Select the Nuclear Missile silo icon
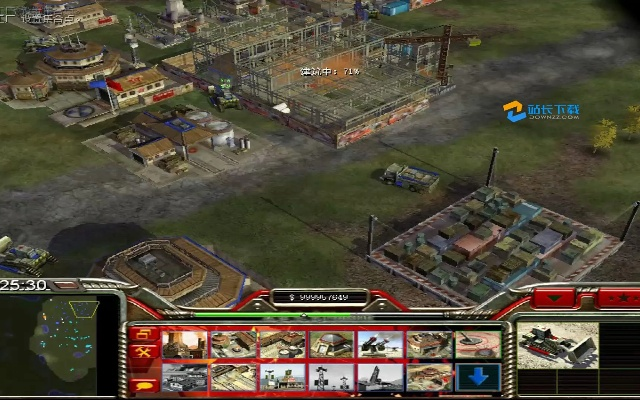Viewport: 640px width, 400px height. pyautogui.click(x=380, y=377)
